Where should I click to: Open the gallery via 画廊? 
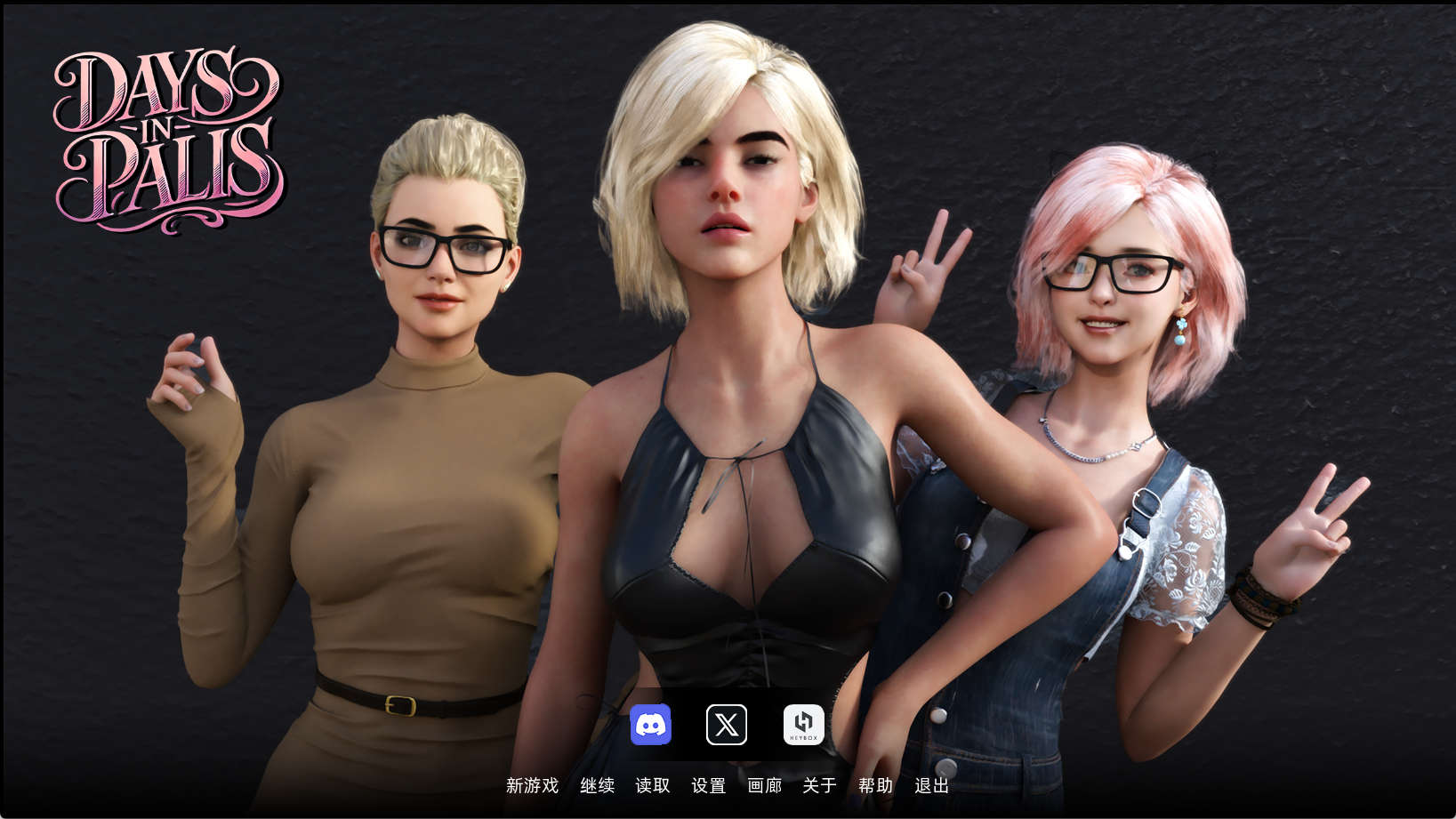pyautogui.click(x=763, y=786)
